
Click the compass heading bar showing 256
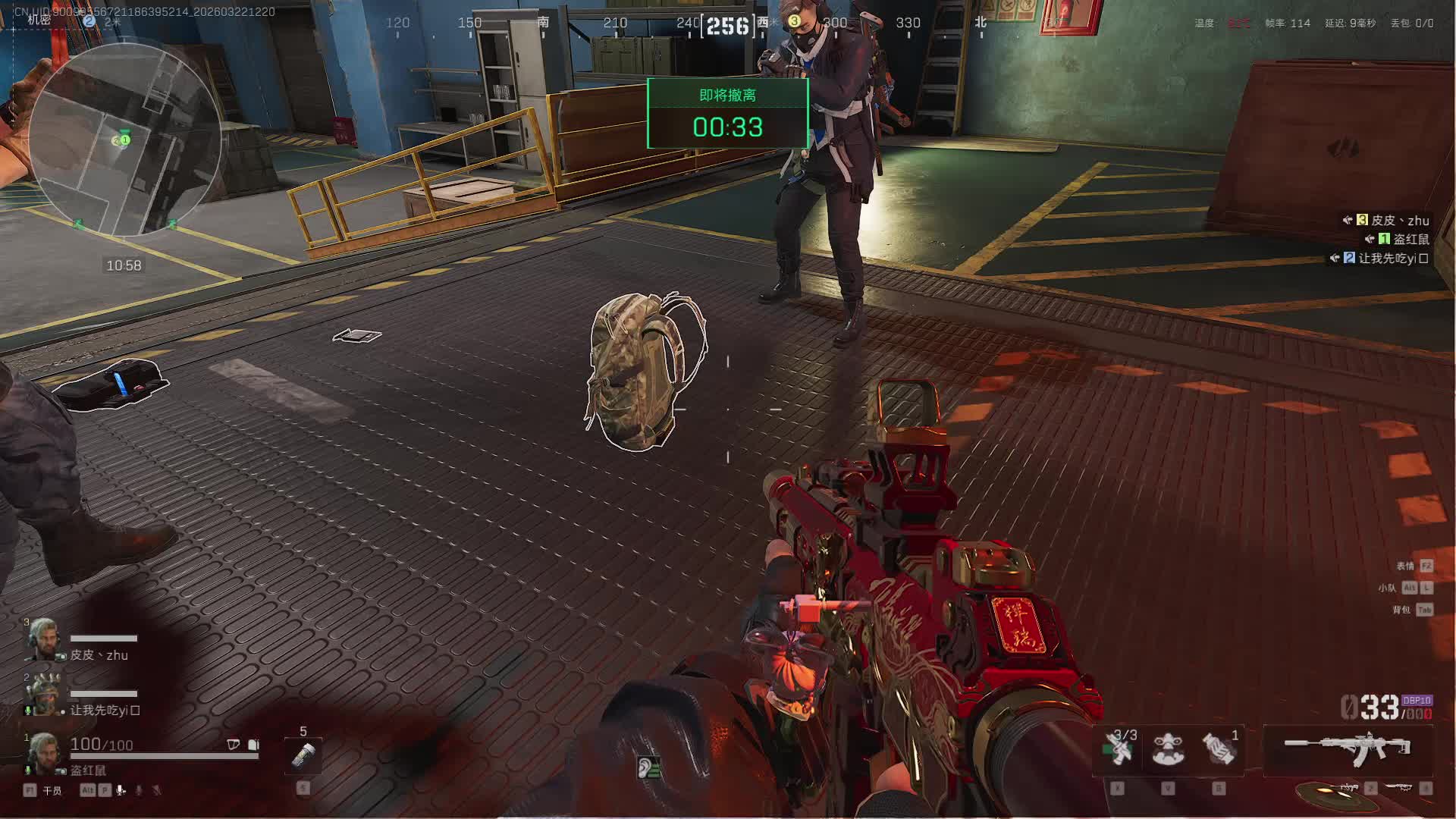coord(727,26)
